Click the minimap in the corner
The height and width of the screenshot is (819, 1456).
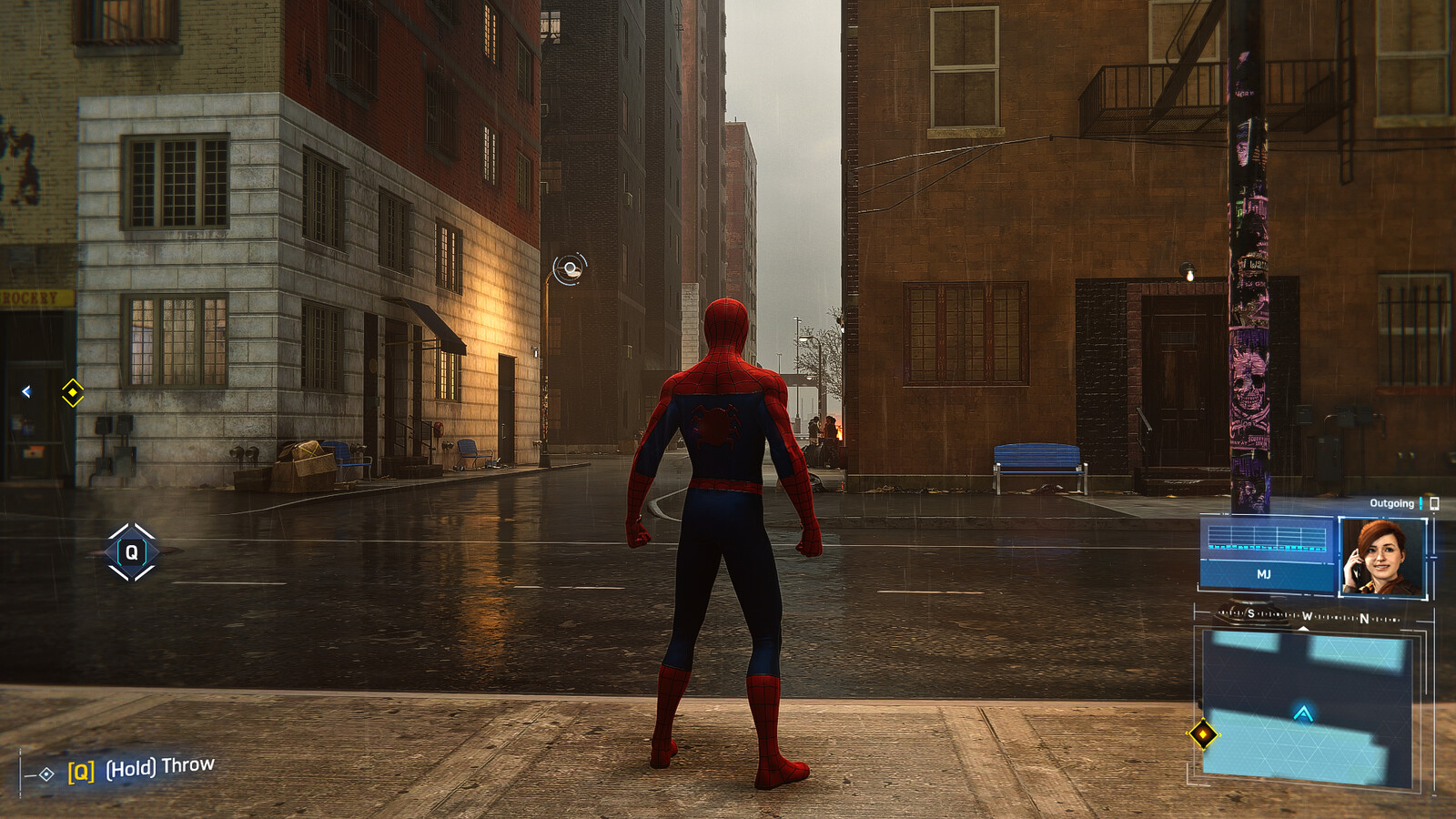click(1307, 706)
